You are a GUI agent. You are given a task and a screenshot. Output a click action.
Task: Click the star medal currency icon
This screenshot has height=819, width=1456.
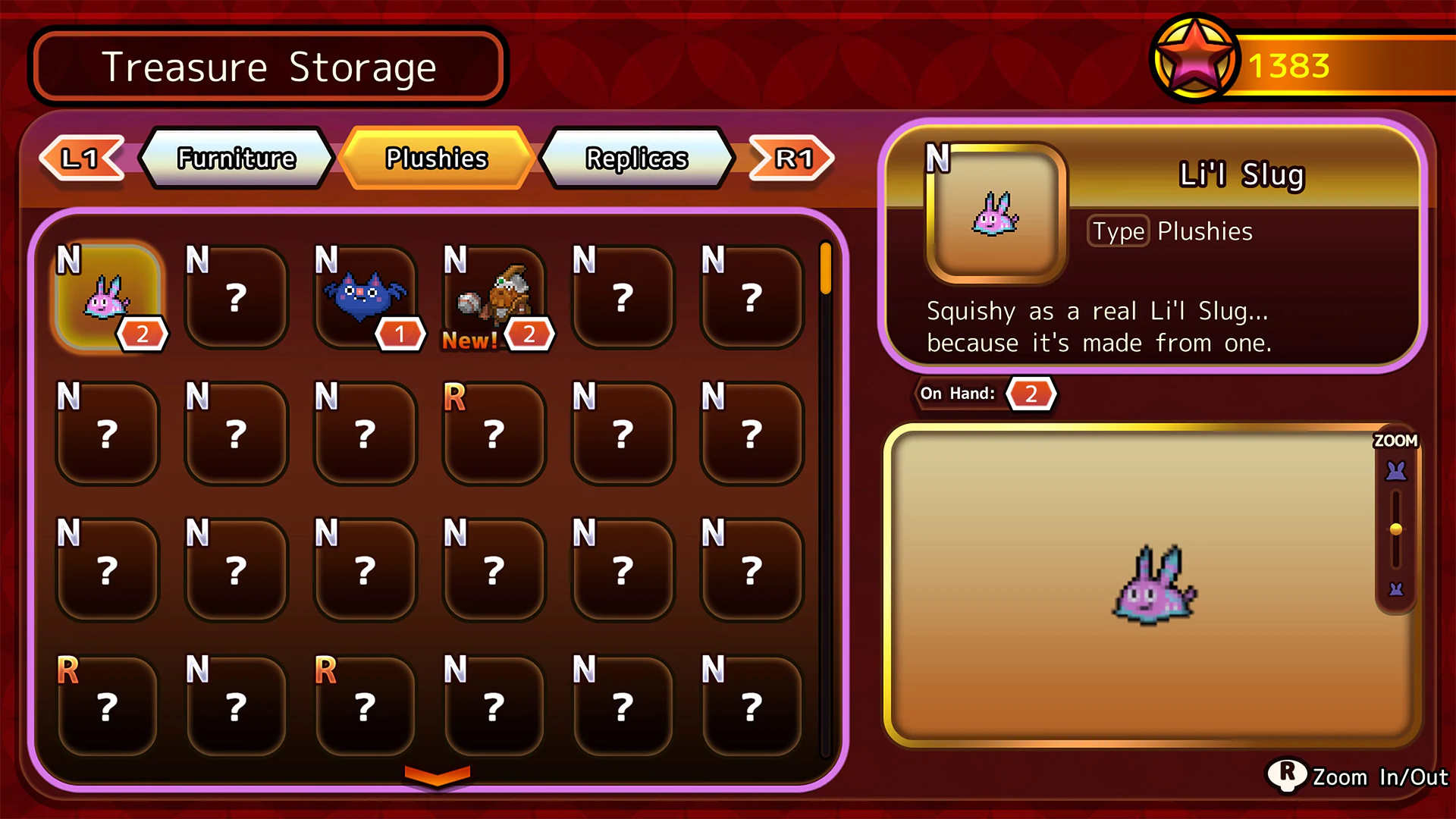click(x=1196, y=55)
